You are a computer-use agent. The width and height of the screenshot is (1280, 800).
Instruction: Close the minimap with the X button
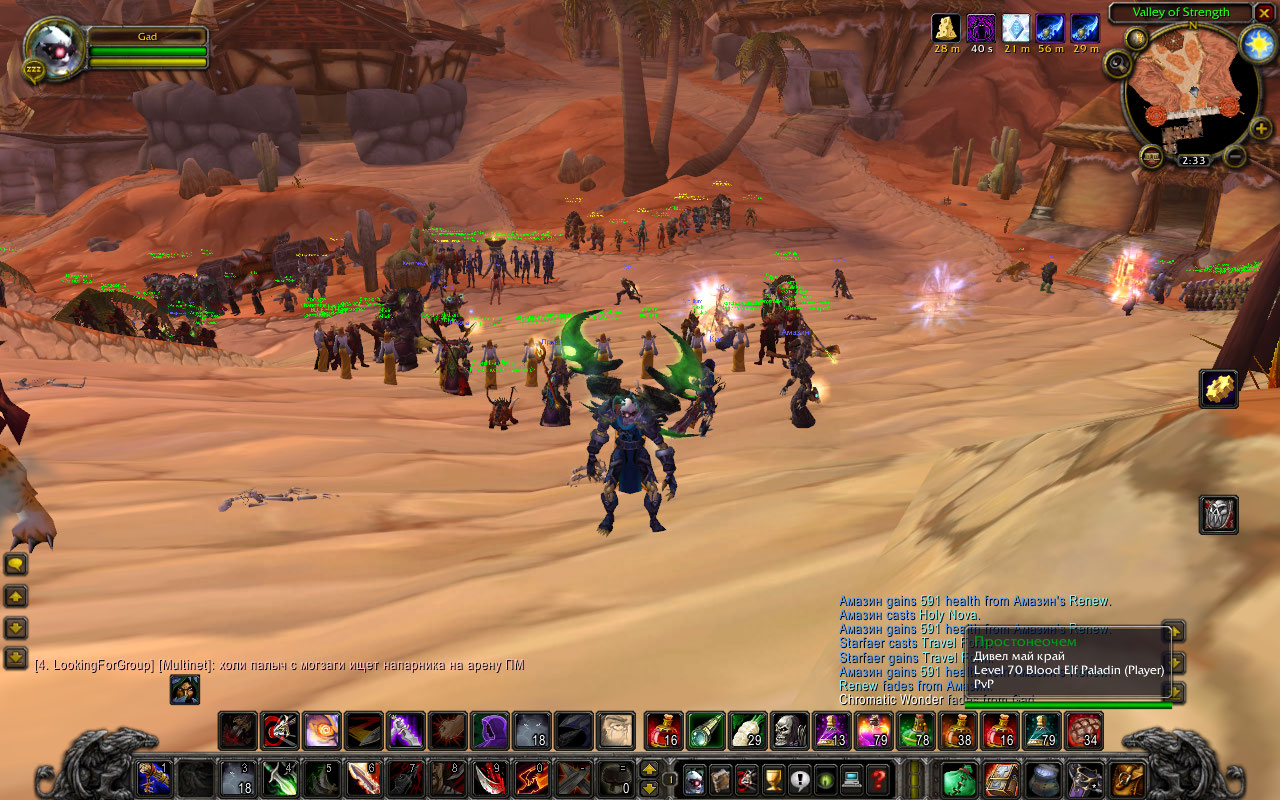pos(1265,13)
